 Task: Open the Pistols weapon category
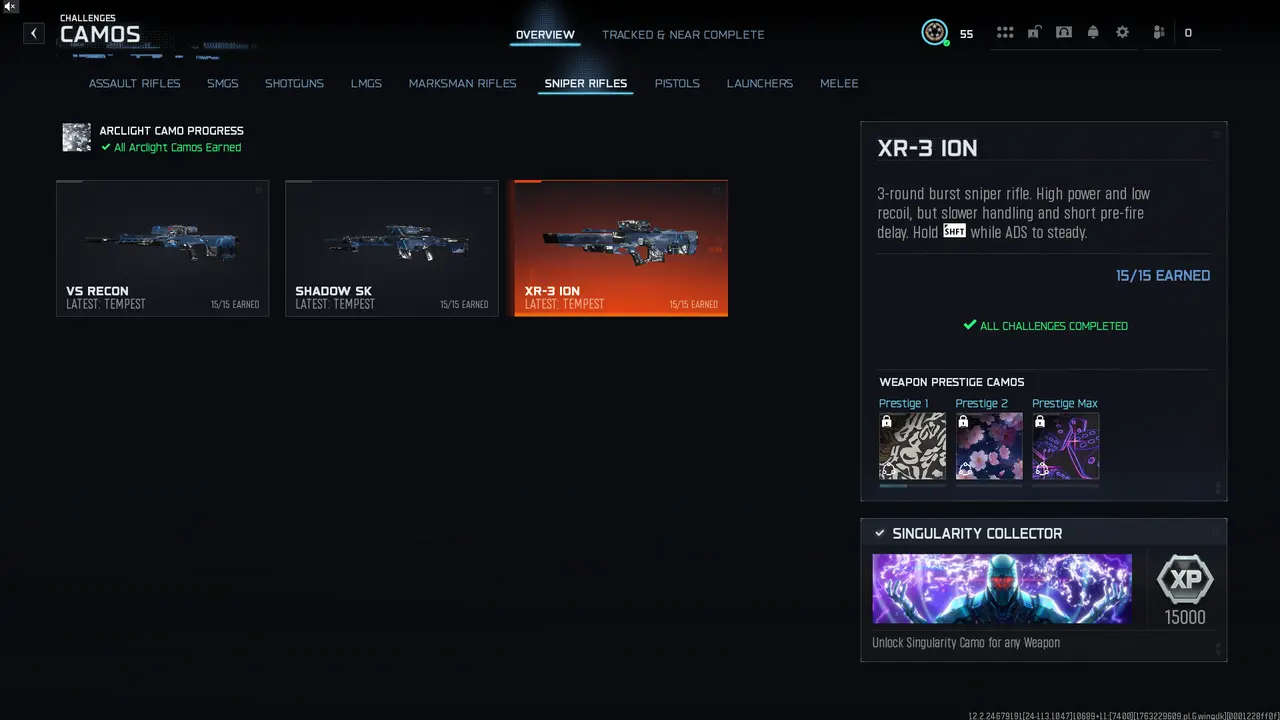(x=677, y=83)
